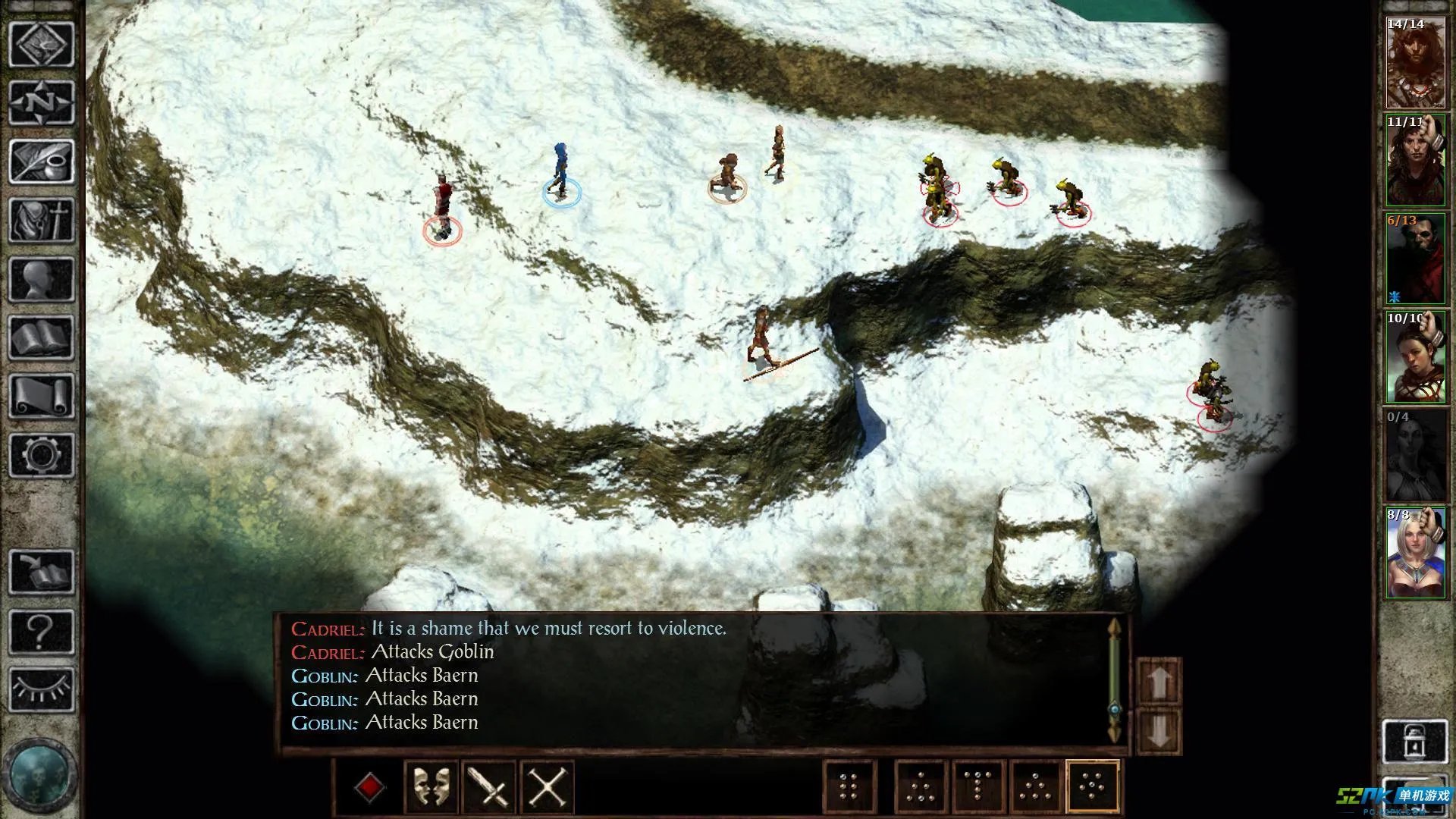Open the priest scroll button

(42, 396)
